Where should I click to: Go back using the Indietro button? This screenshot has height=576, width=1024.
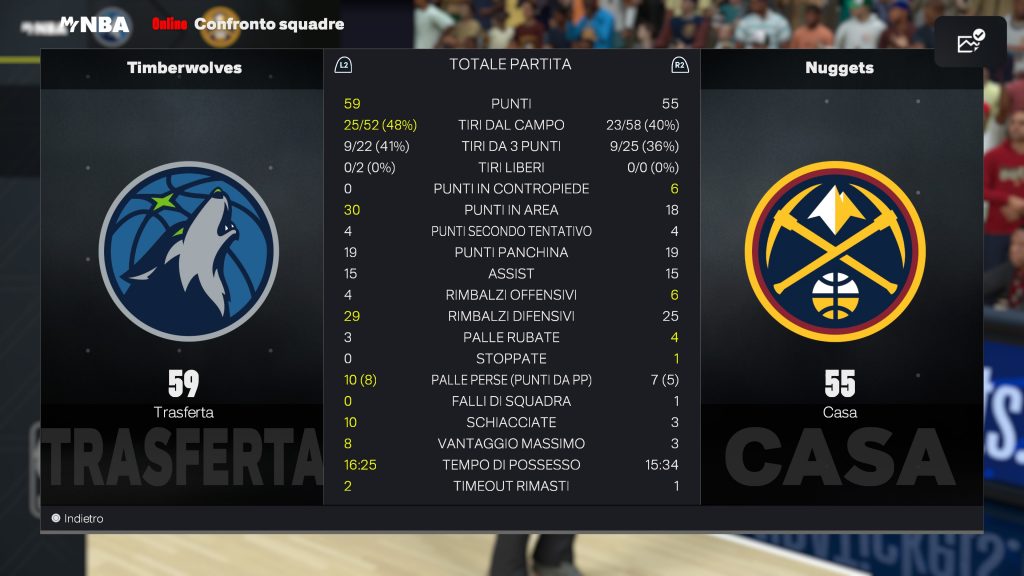coord(78,519)
